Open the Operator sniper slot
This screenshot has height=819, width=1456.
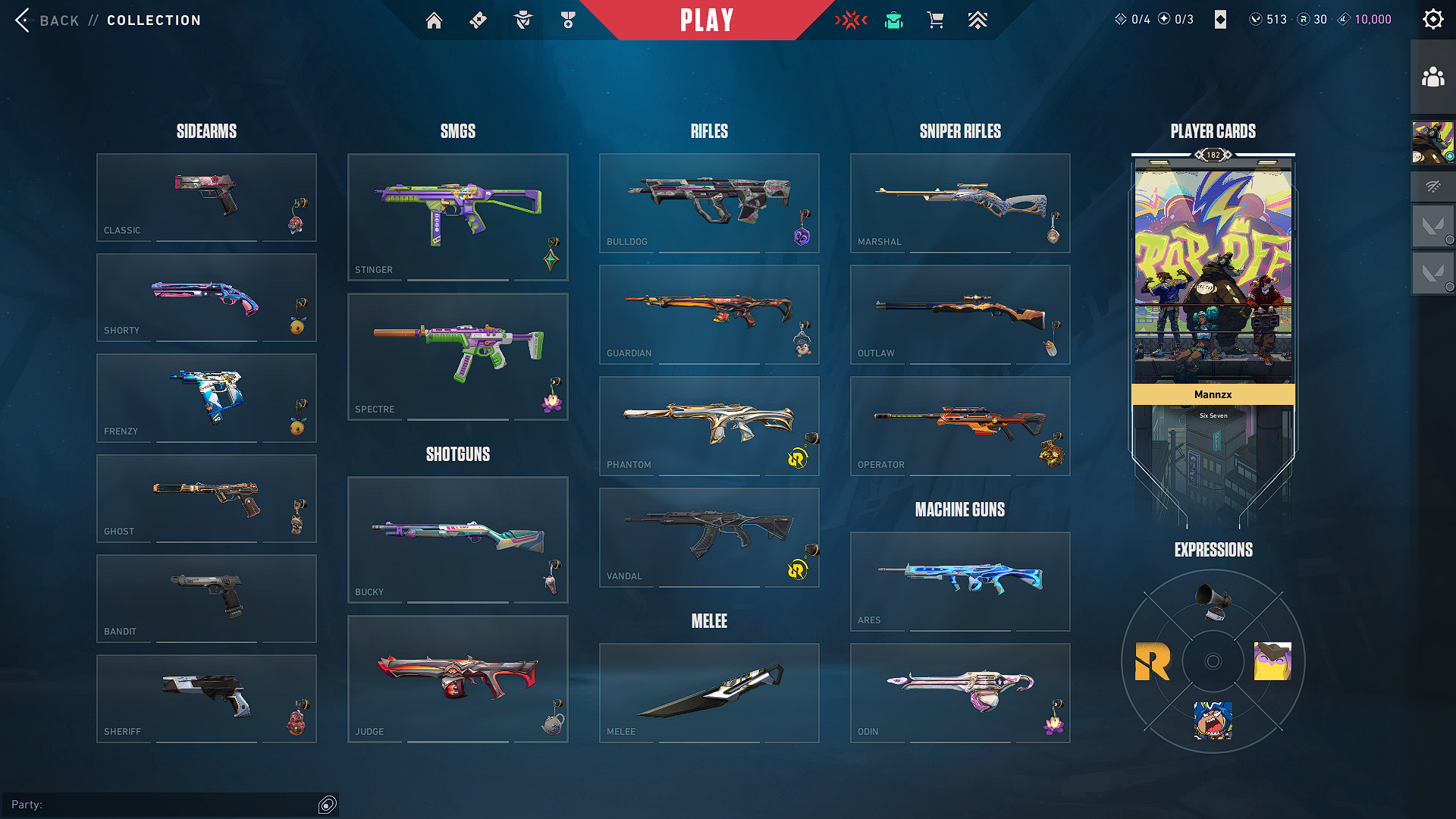960,425
